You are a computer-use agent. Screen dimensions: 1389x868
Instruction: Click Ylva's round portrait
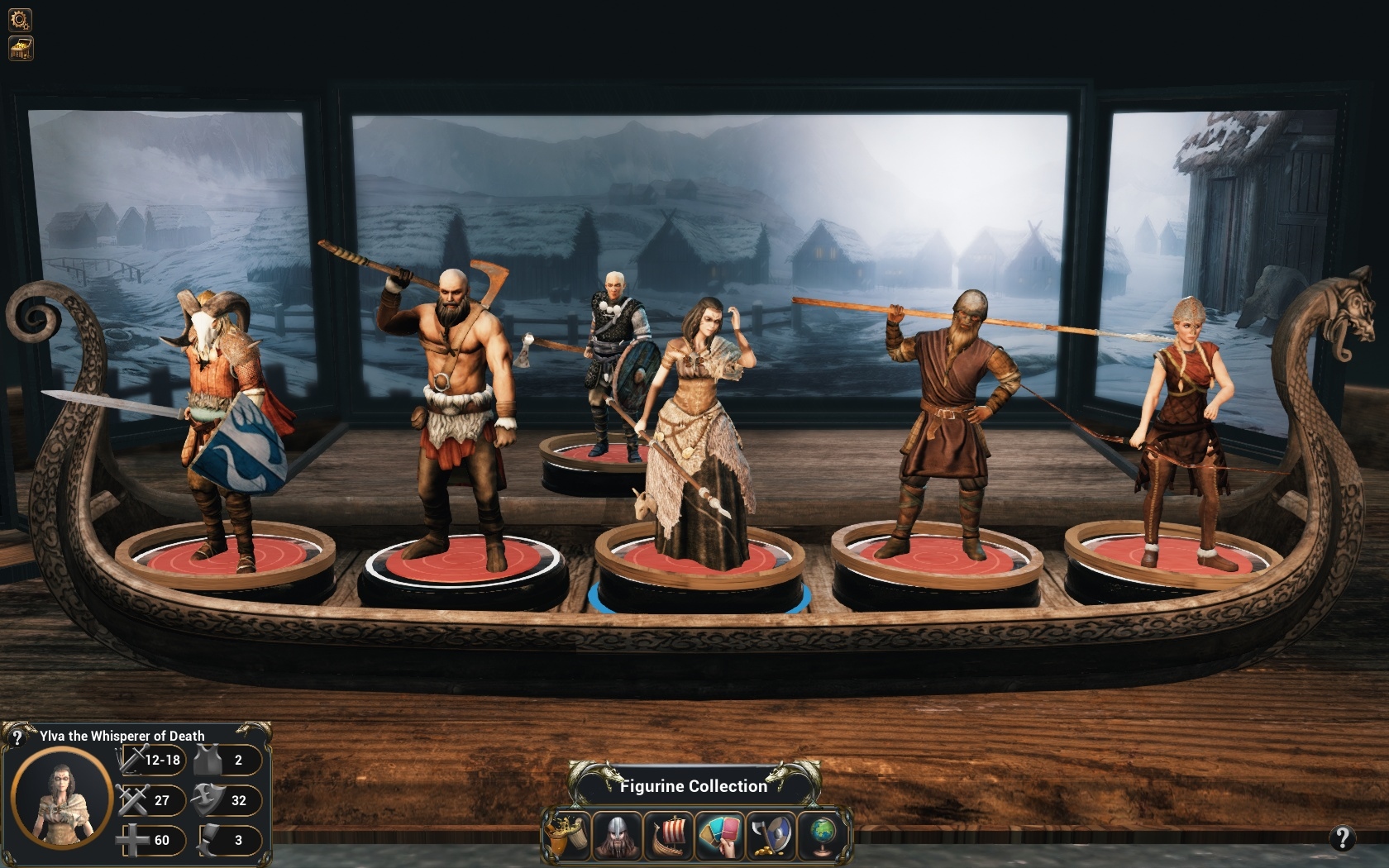point(62,797)
